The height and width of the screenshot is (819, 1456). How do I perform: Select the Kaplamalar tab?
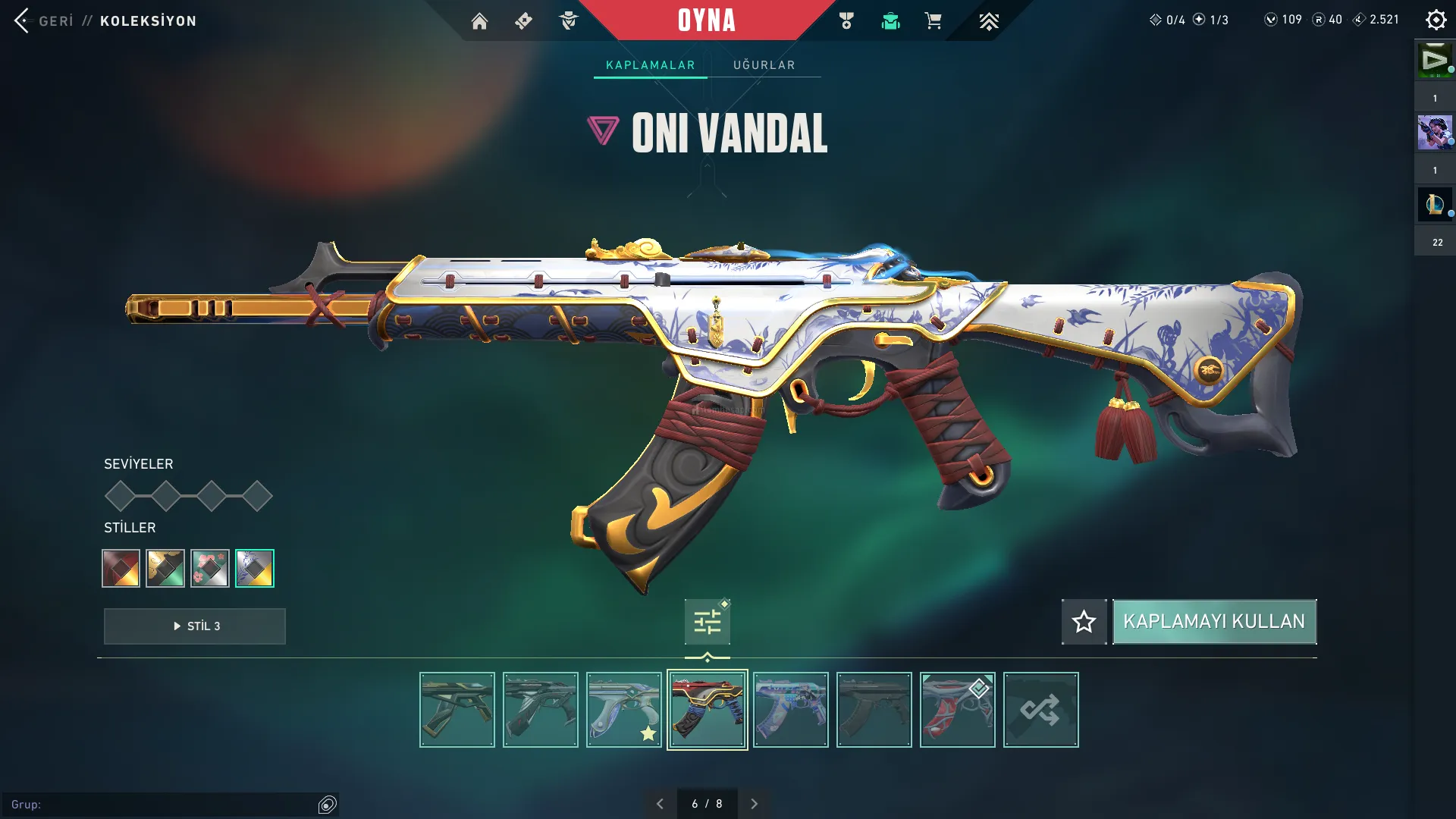tap(650, 65)
